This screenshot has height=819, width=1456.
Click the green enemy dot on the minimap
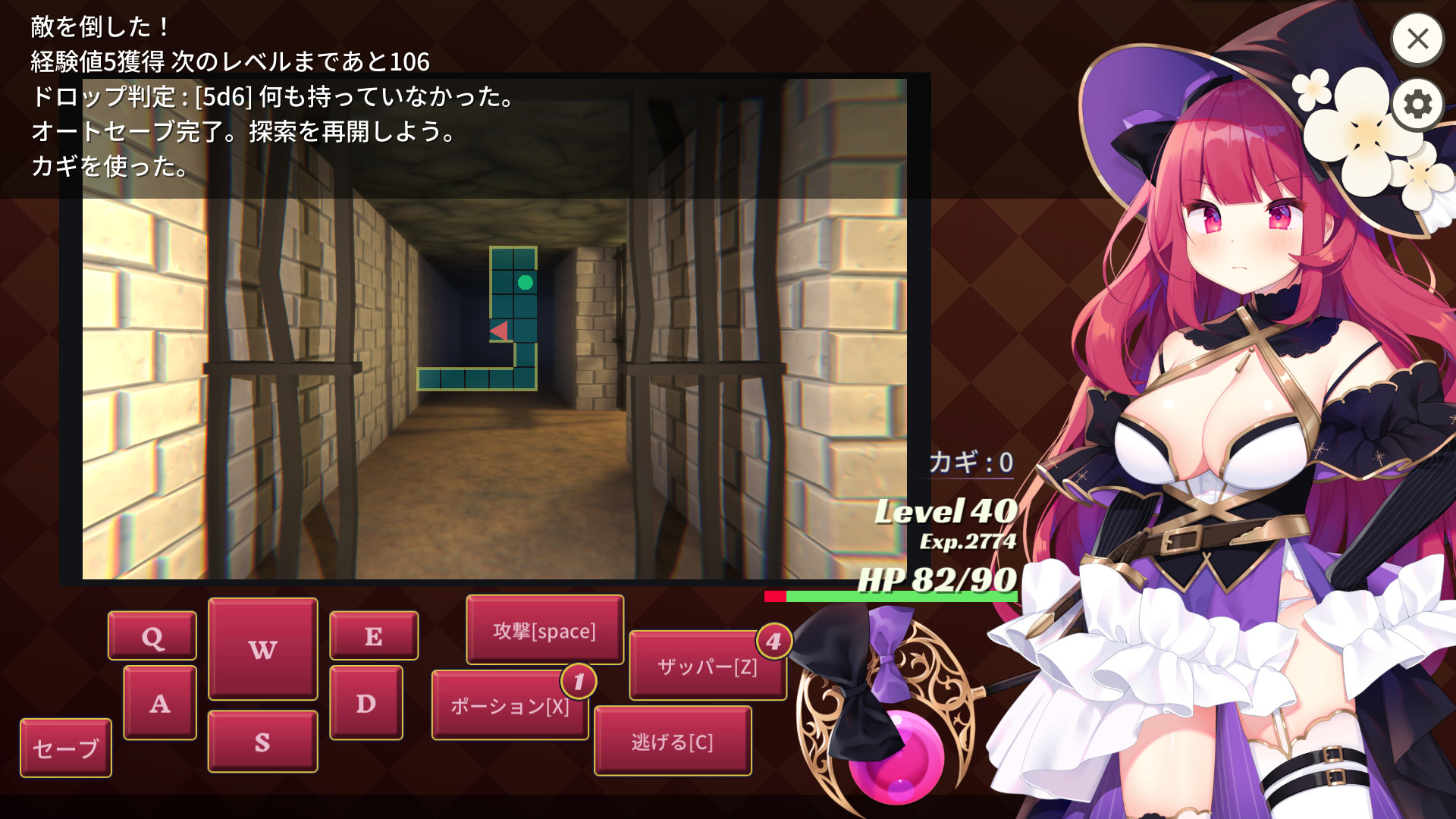[x=526, y=282]
